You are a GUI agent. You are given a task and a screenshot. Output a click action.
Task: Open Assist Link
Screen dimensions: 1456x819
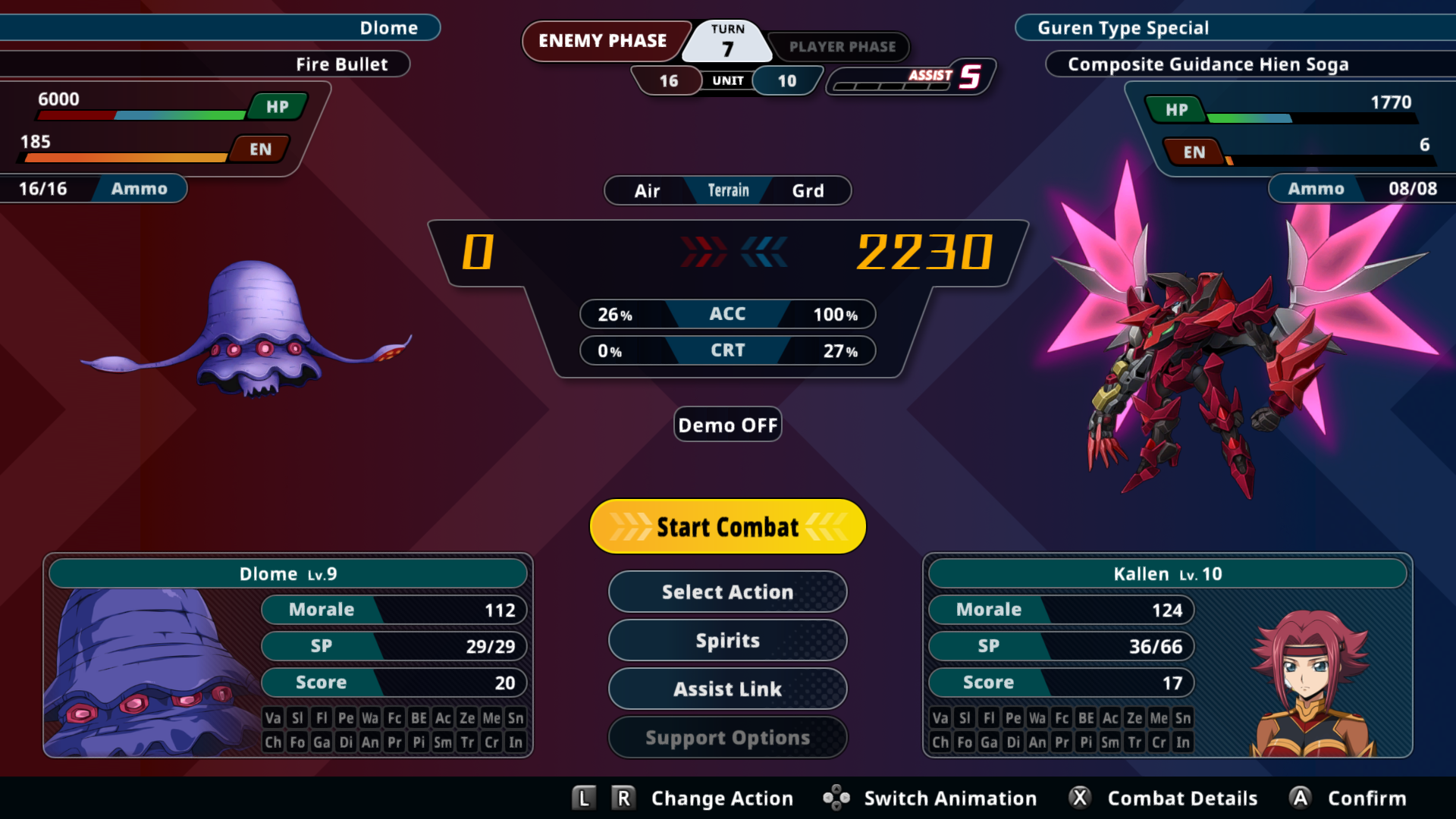(x=728, y=689)
